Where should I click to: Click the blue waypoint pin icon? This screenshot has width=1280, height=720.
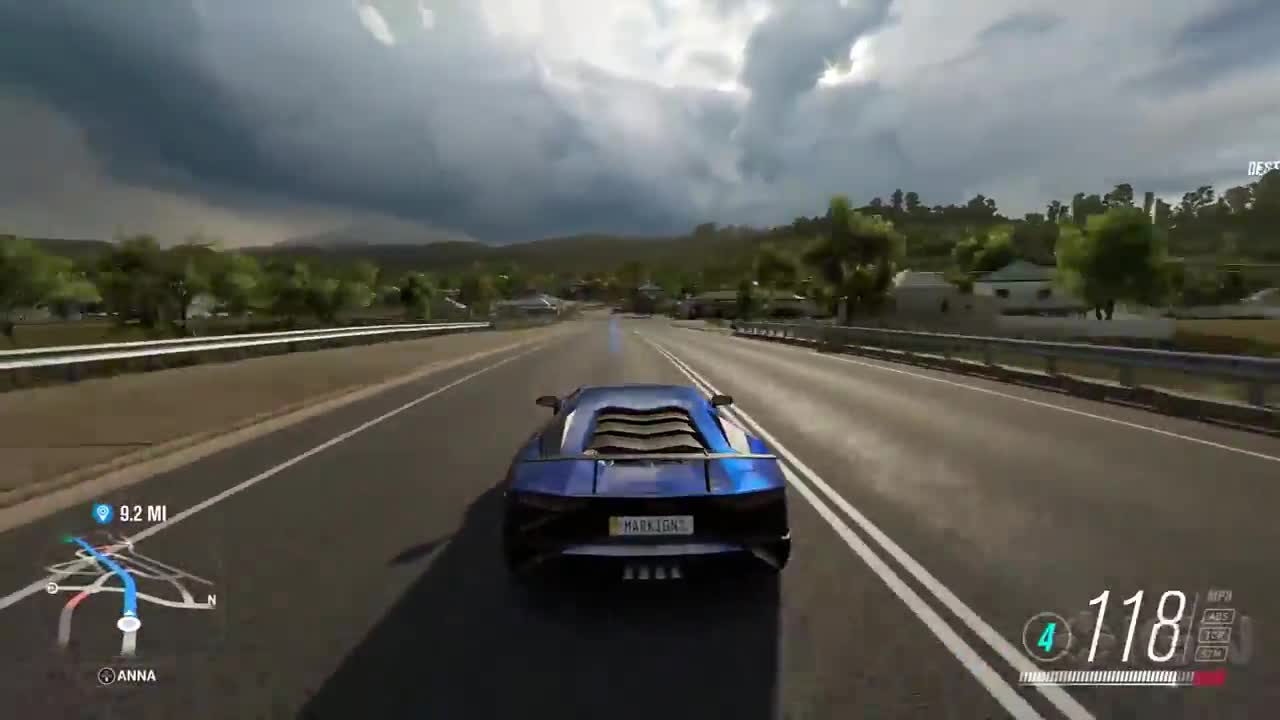tap(101, 514)
